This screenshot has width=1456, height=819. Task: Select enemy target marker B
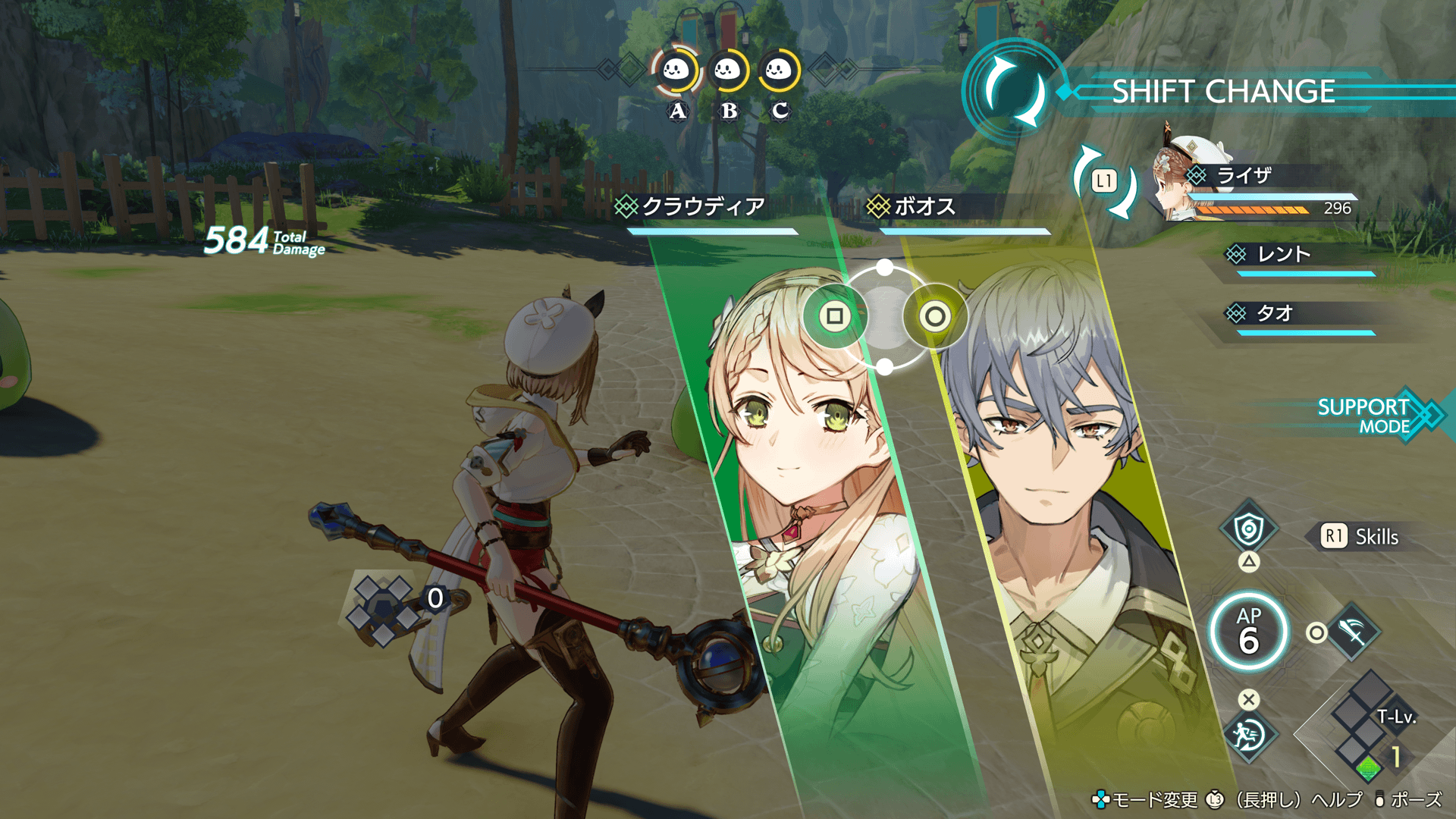pos(727,72)
